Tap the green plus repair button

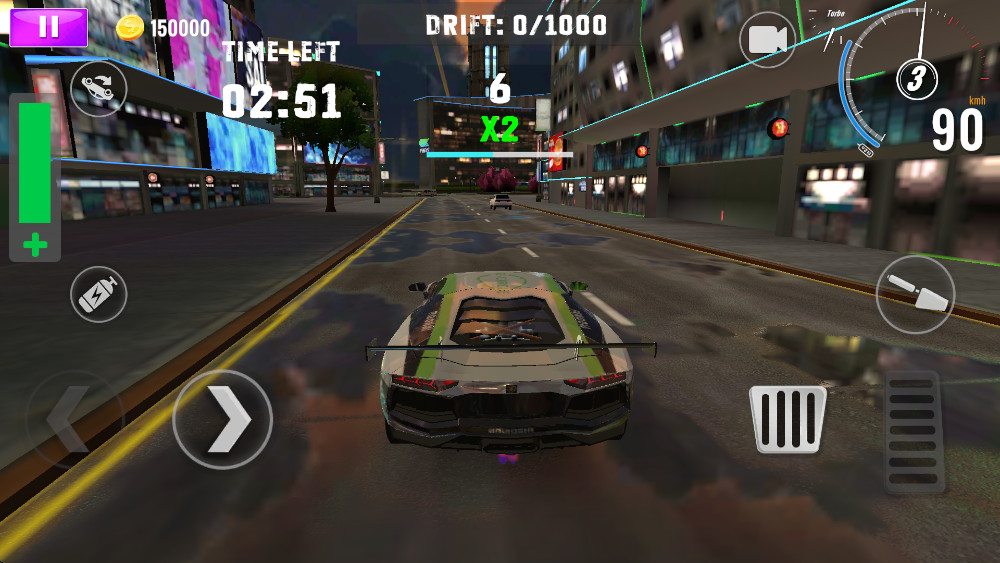click(x=35, y=245)
